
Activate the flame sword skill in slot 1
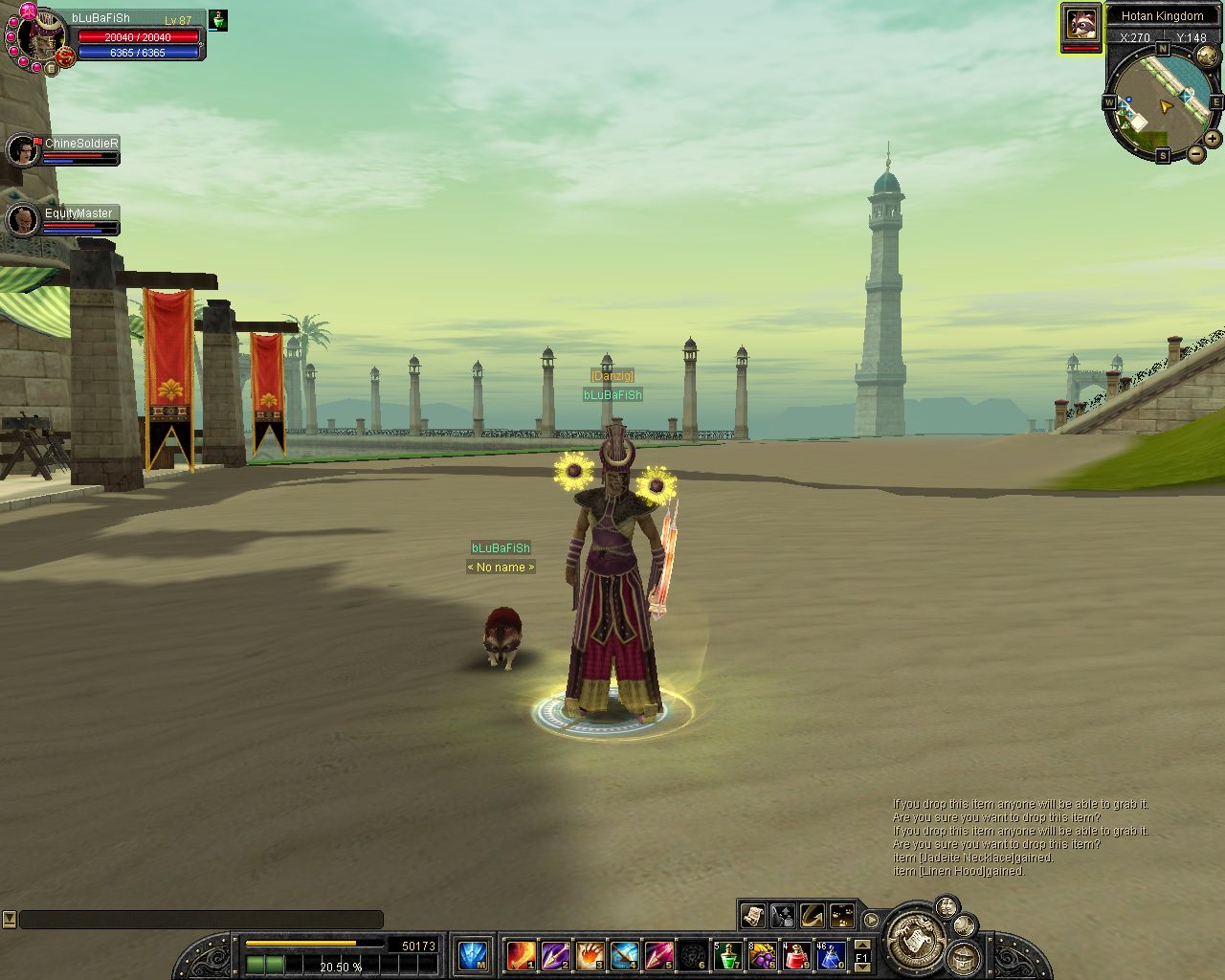(521, 955)
